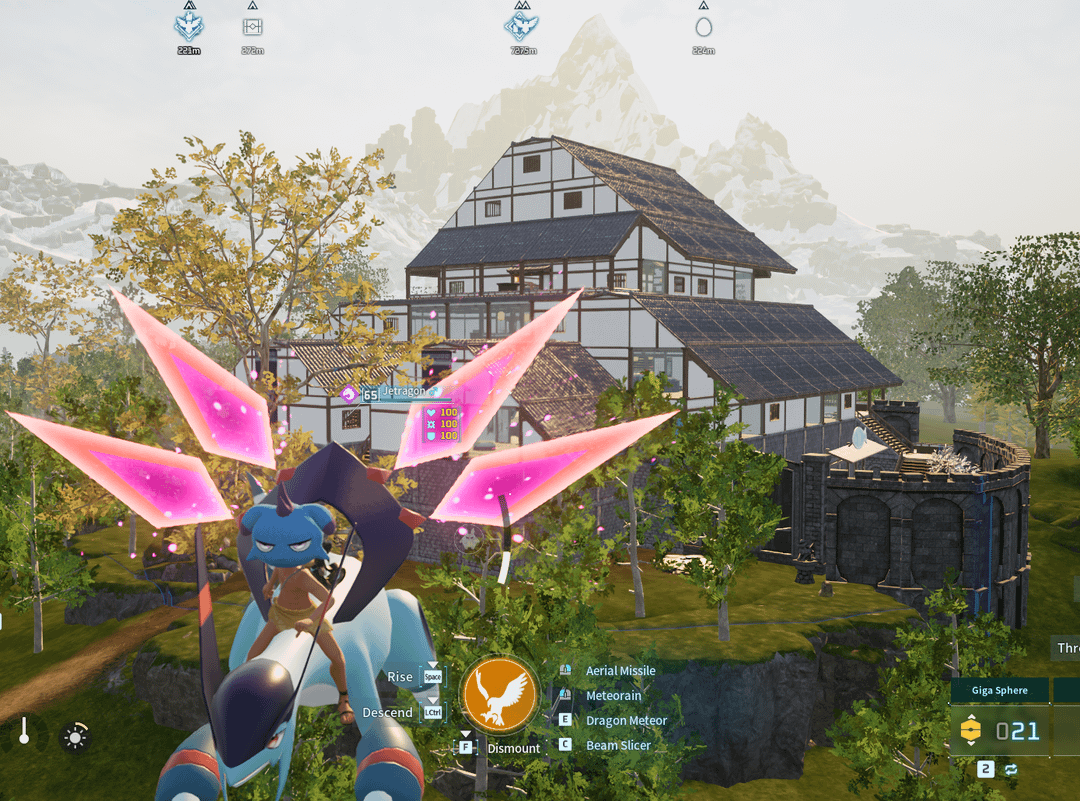Viewport: 1080px width, 801px height.
Task: Click the 221m bird compass marker
Action: point(188,26)
